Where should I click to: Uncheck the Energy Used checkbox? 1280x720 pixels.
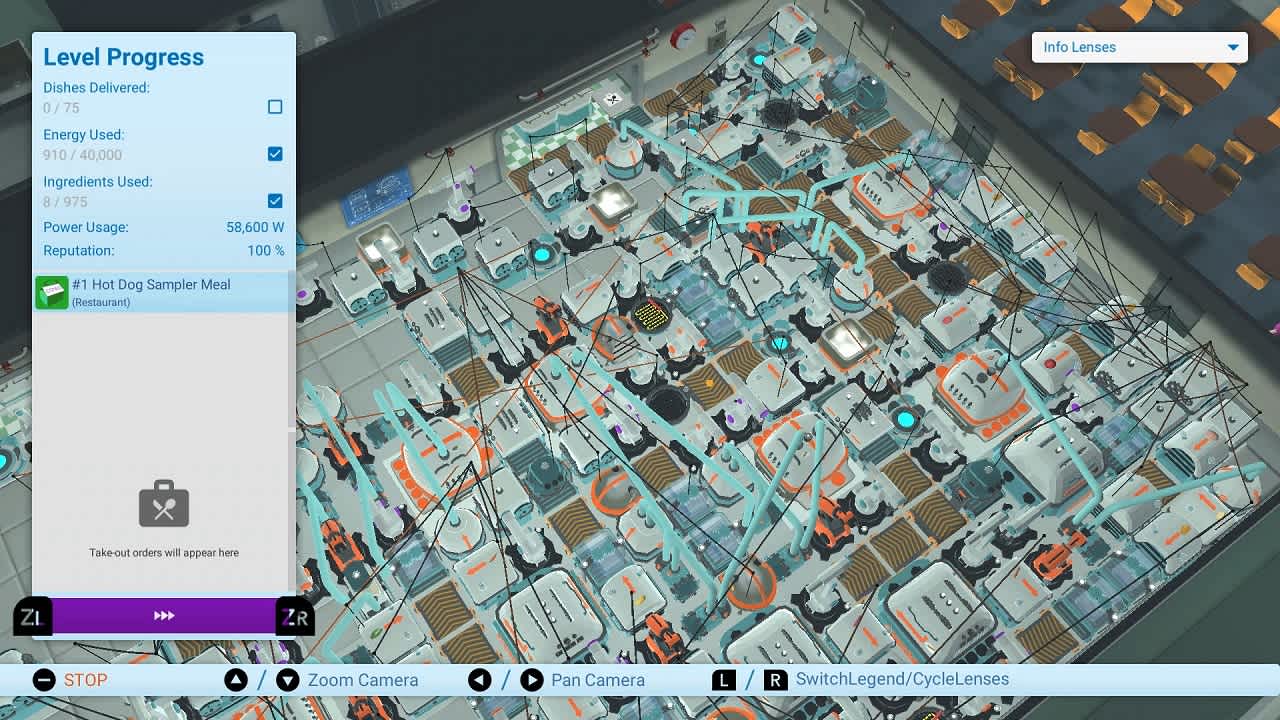coord(275,154)
